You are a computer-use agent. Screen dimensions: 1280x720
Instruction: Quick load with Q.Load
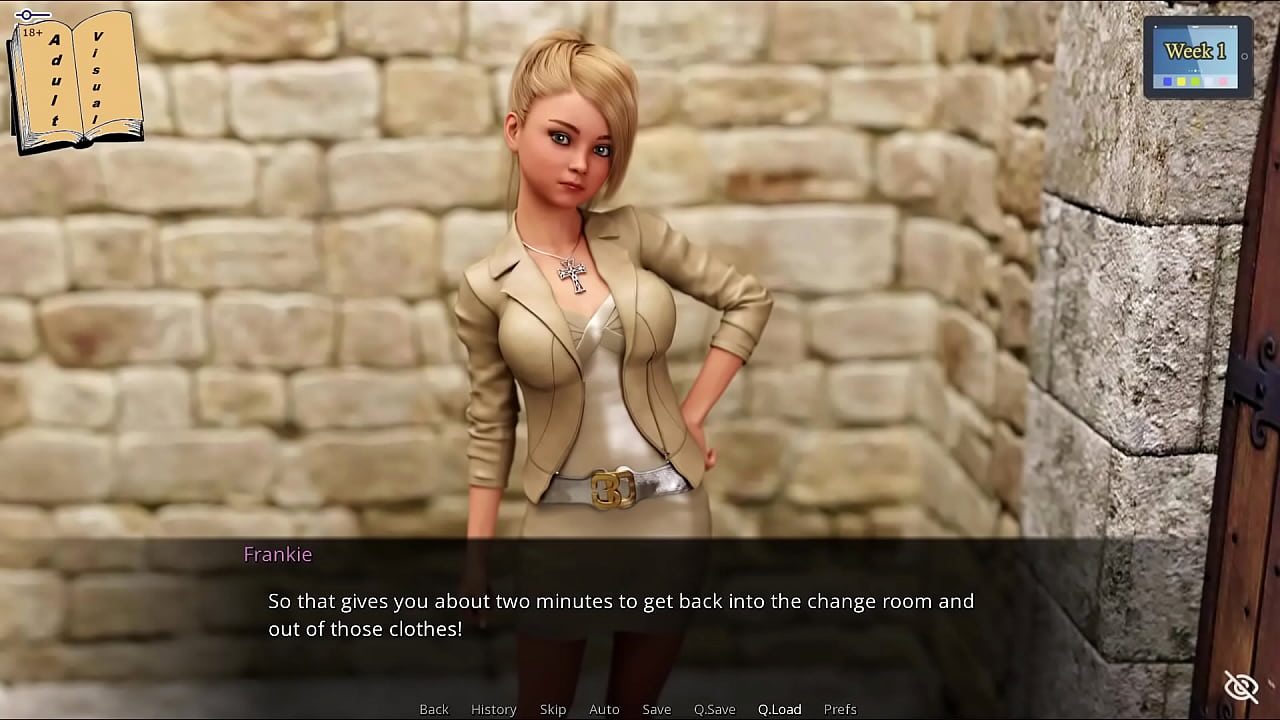(779, 709)
